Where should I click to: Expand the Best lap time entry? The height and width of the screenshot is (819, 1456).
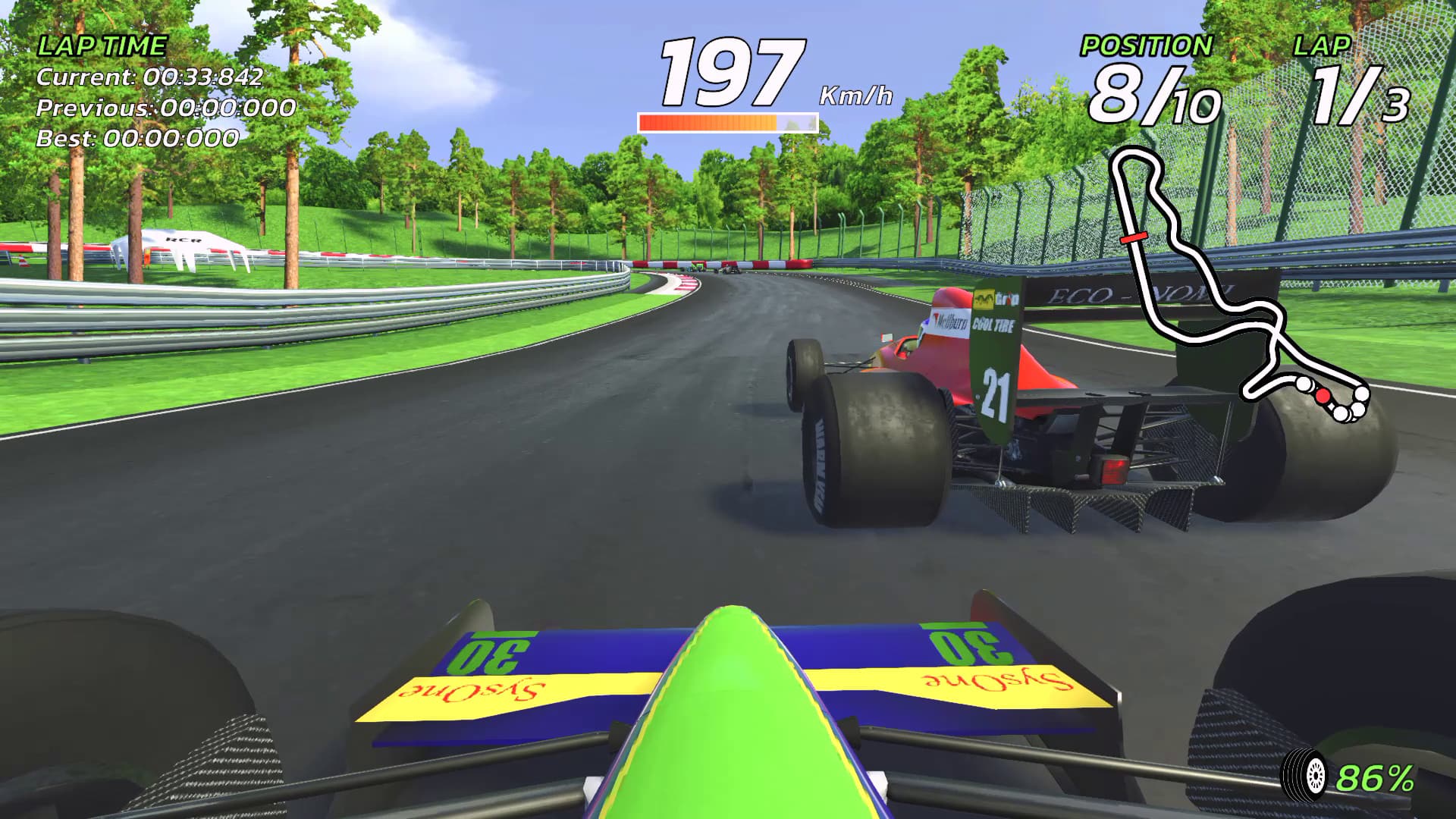click(139, 138)
